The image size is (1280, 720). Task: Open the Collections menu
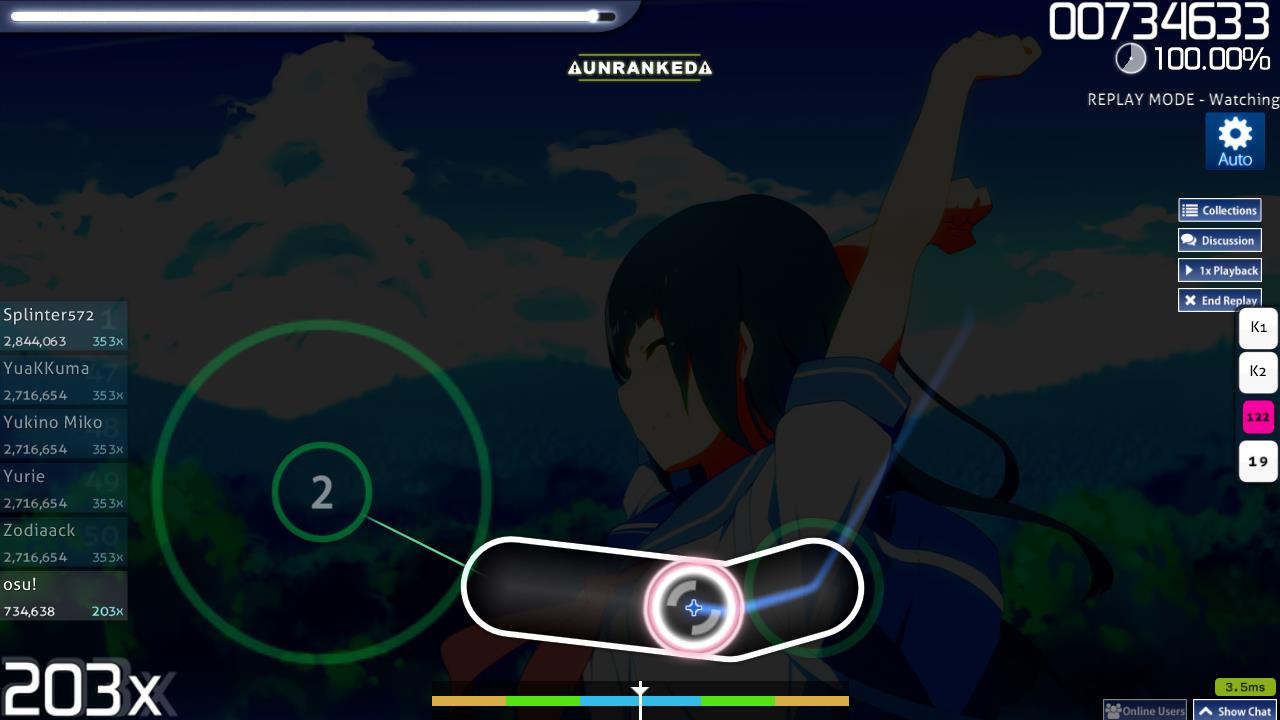click(1219, 210)
